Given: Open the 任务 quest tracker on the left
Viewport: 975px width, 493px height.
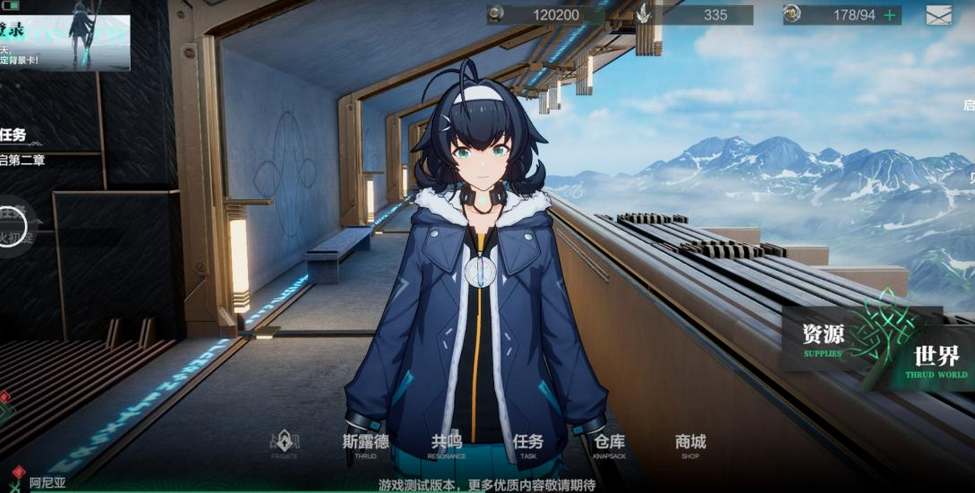Looking at the screenshot, I should pos(14,135).
